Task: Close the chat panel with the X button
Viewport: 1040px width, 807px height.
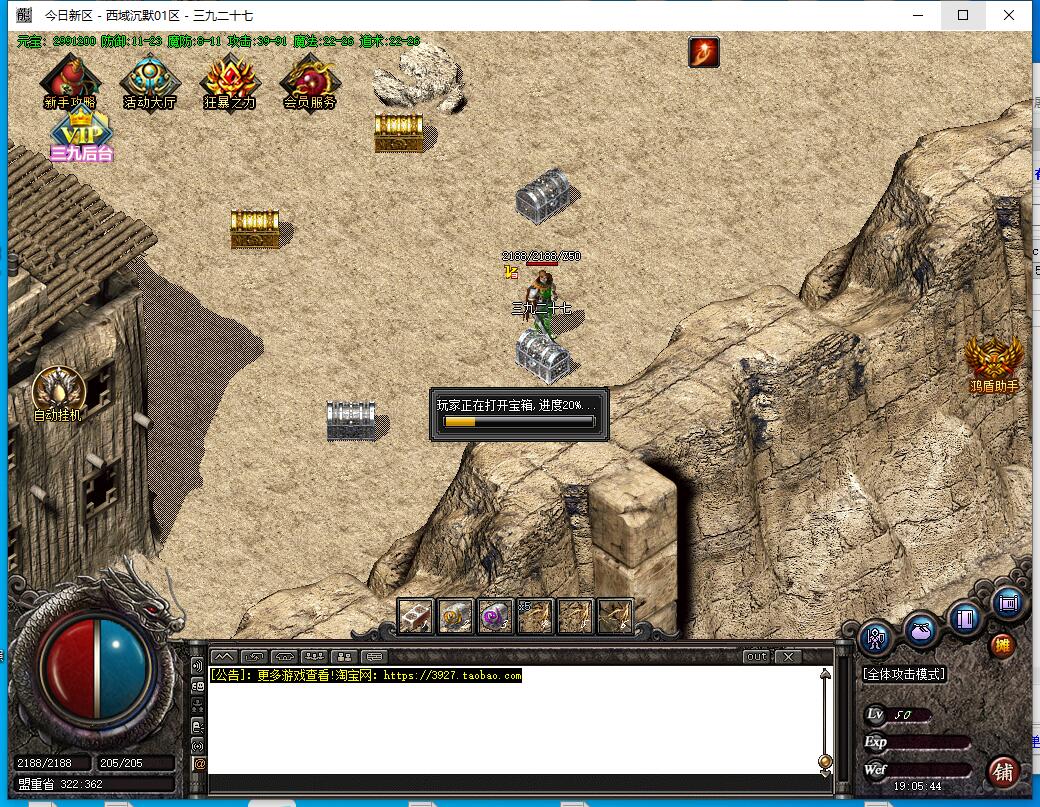Action: (x=788, y=657)
